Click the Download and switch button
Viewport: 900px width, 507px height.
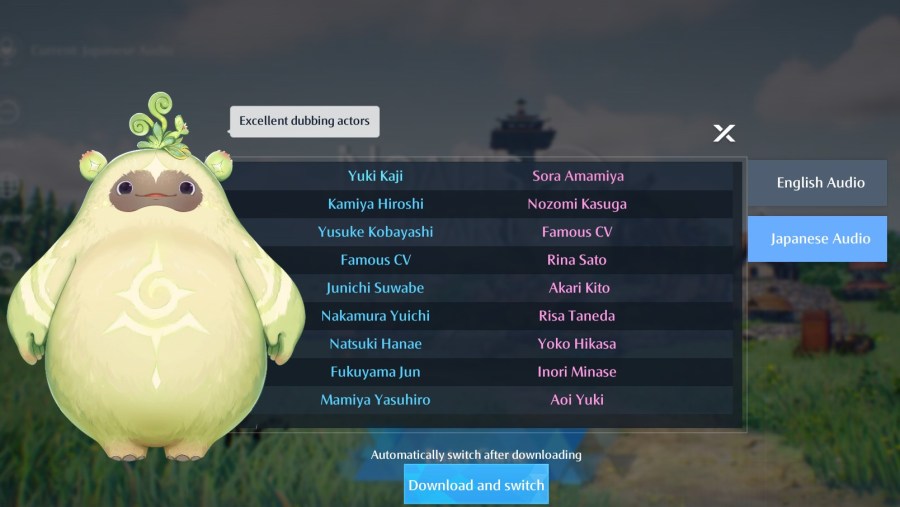point(476,485)
